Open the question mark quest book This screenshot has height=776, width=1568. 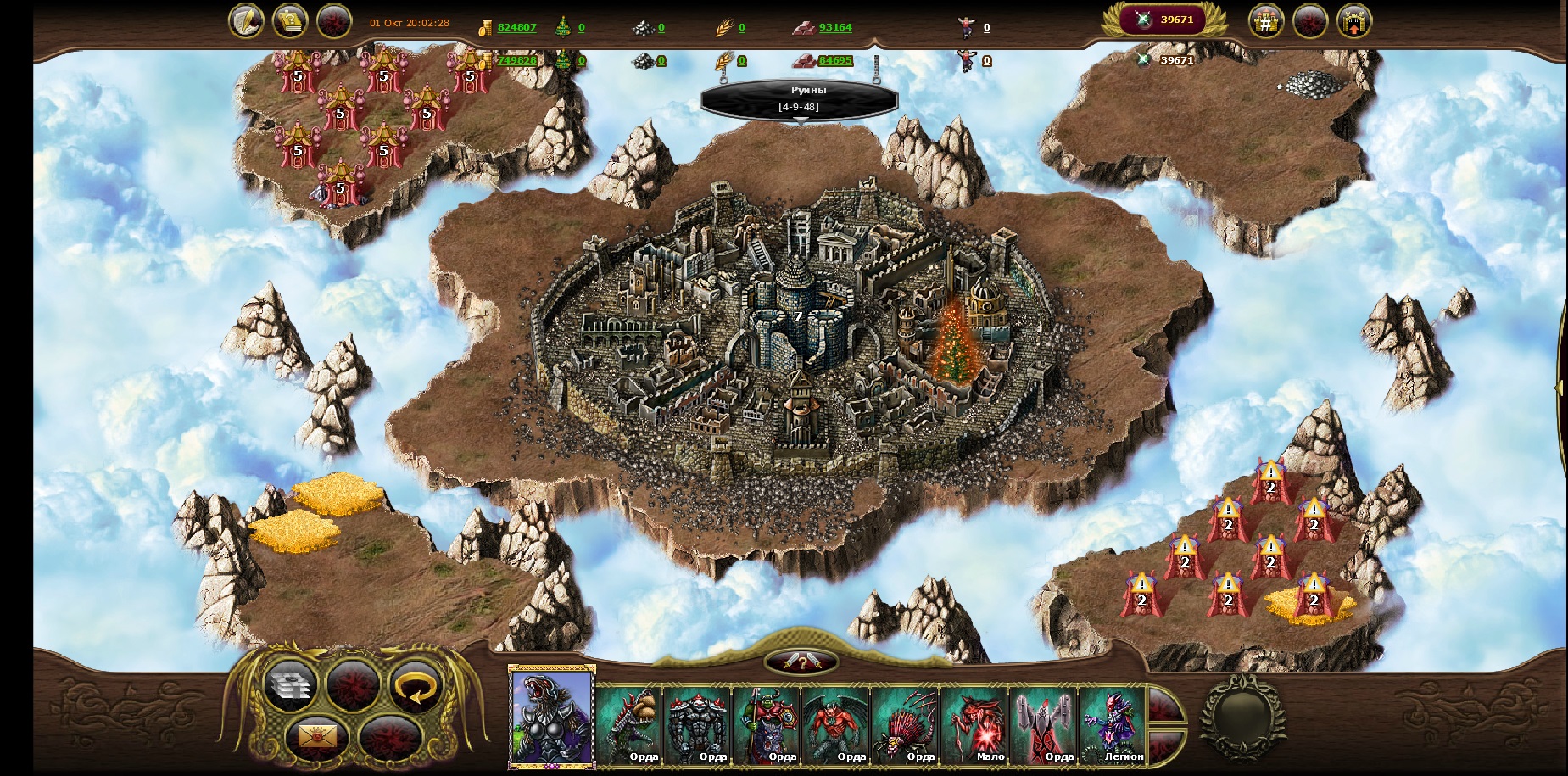pos(290,22)
